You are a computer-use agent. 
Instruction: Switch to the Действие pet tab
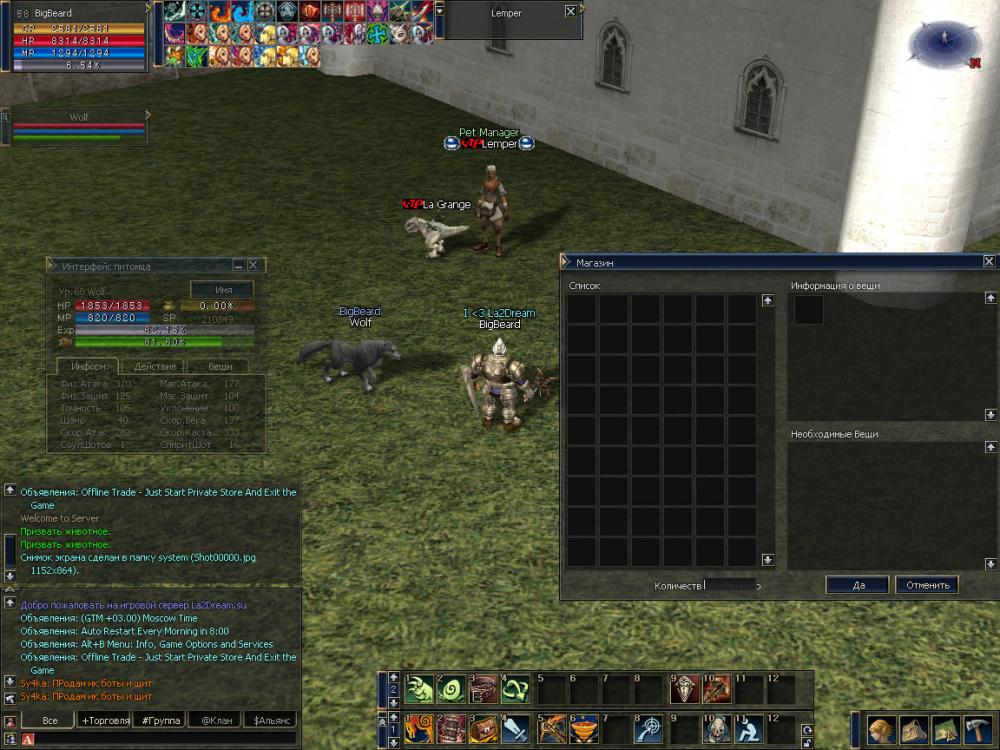click(154, 367)
